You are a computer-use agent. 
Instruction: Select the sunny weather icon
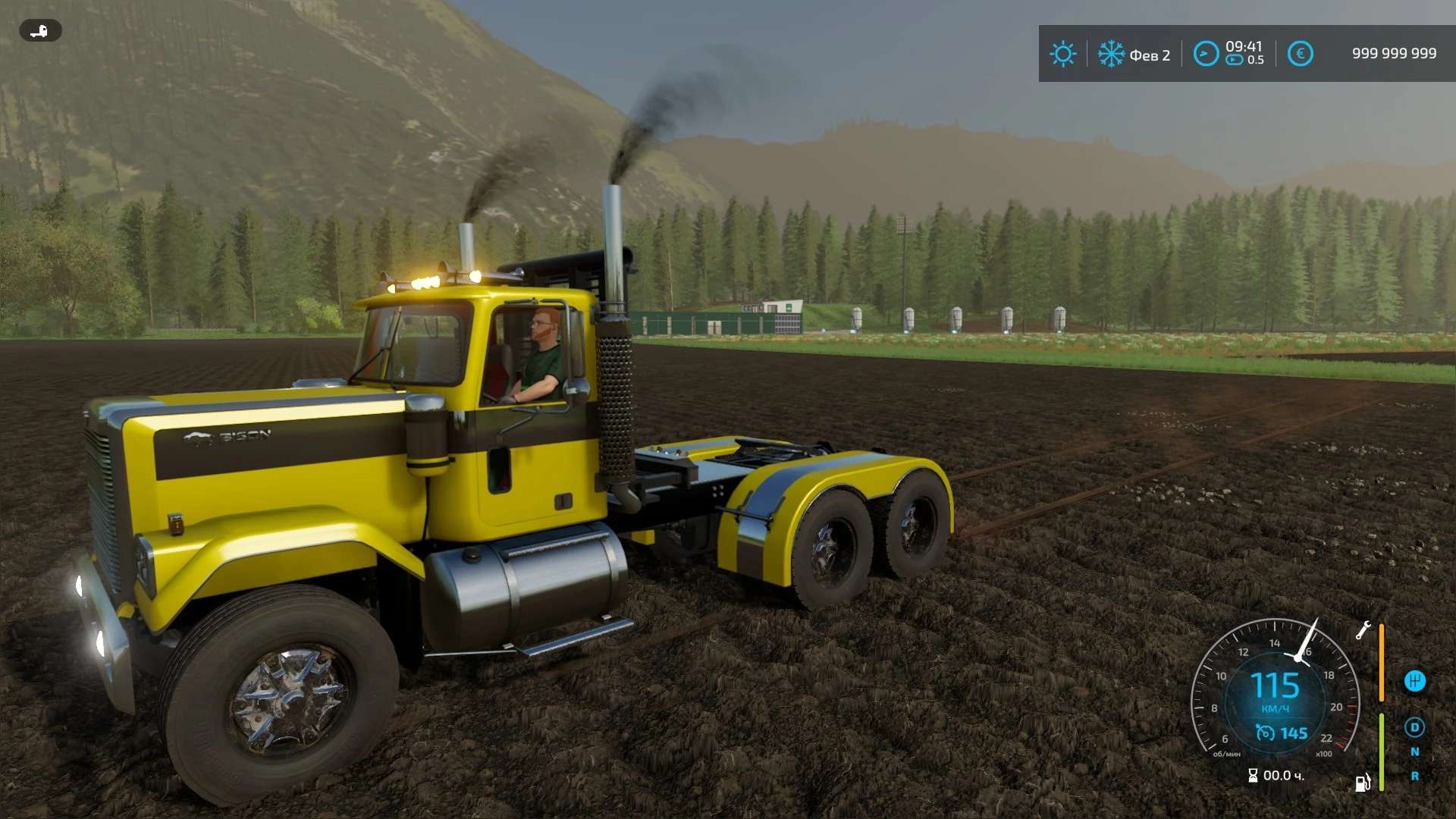[x=1062, y=54]
